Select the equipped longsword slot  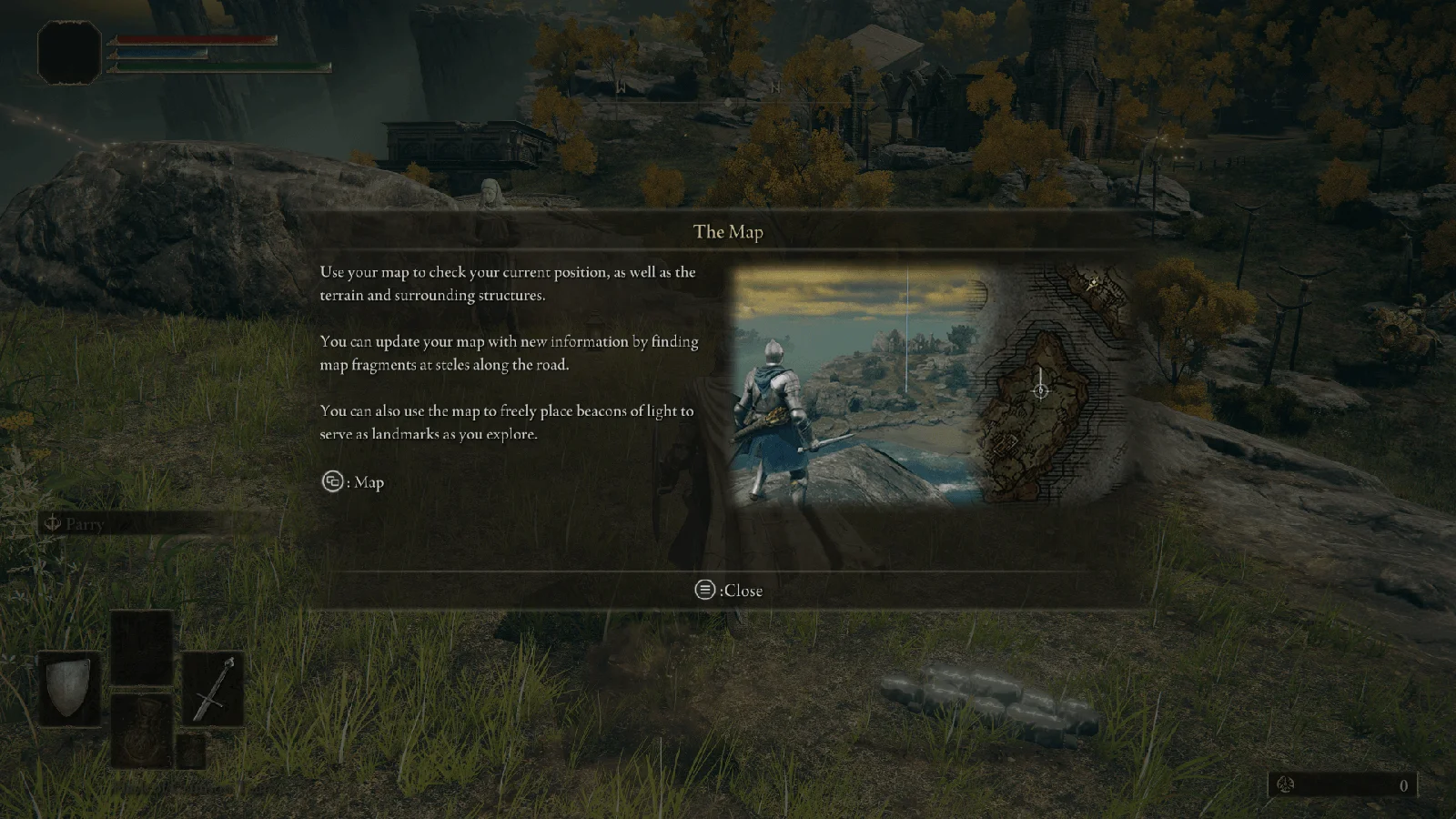click(x=214, y=689)
